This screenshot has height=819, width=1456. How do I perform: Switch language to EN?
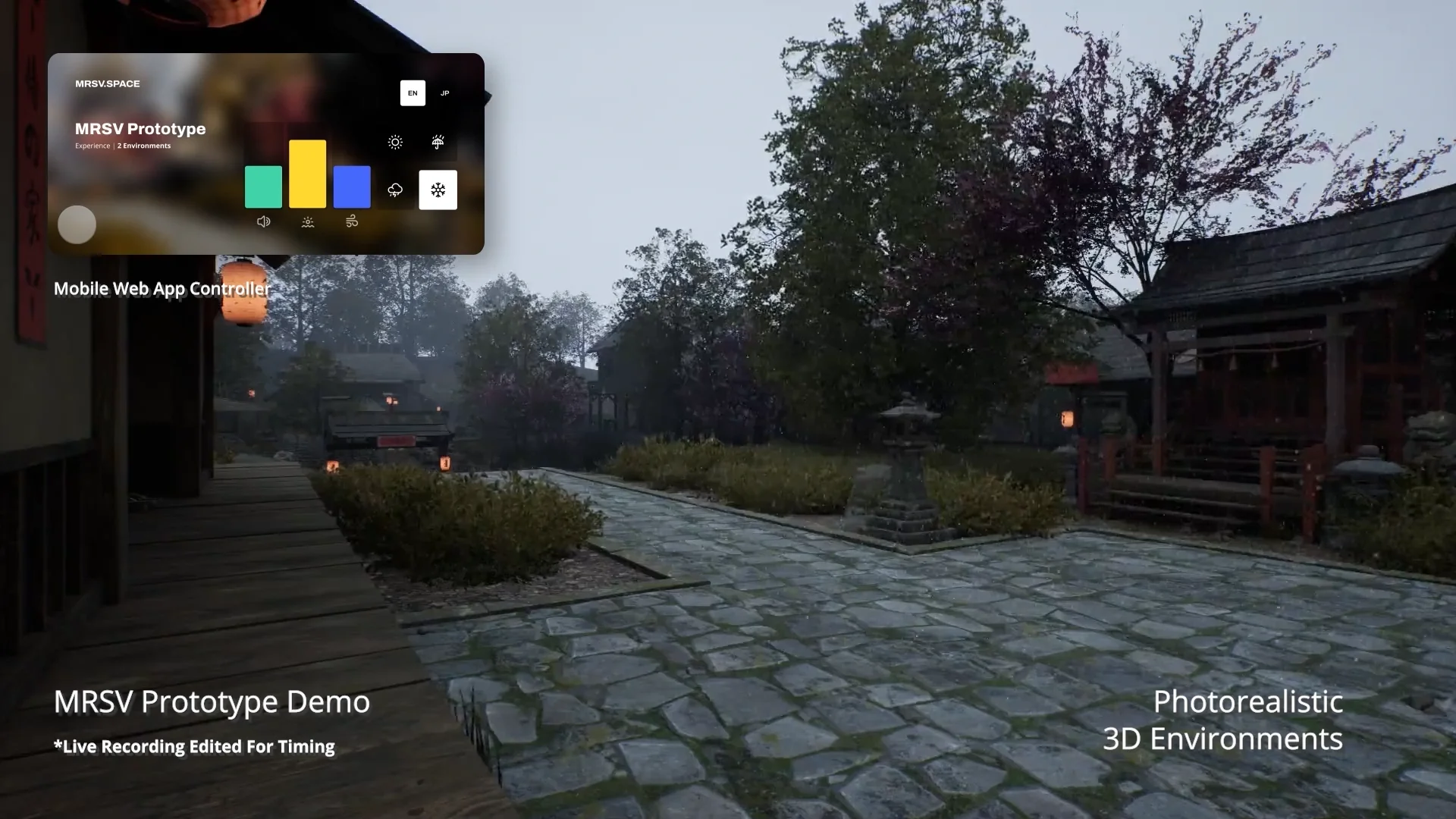pyautogui.click(x=413, y=93)
